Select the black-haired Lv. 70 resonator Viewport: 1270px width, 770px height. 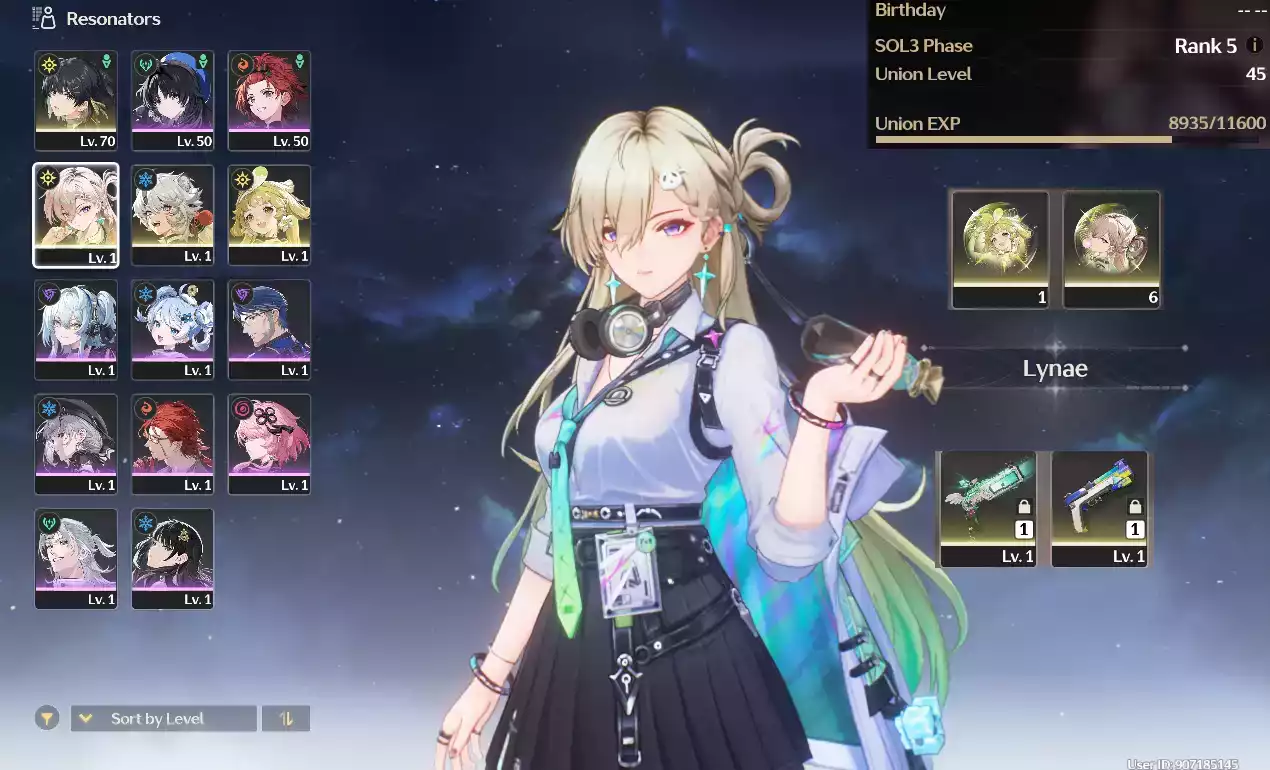(76, 100)
